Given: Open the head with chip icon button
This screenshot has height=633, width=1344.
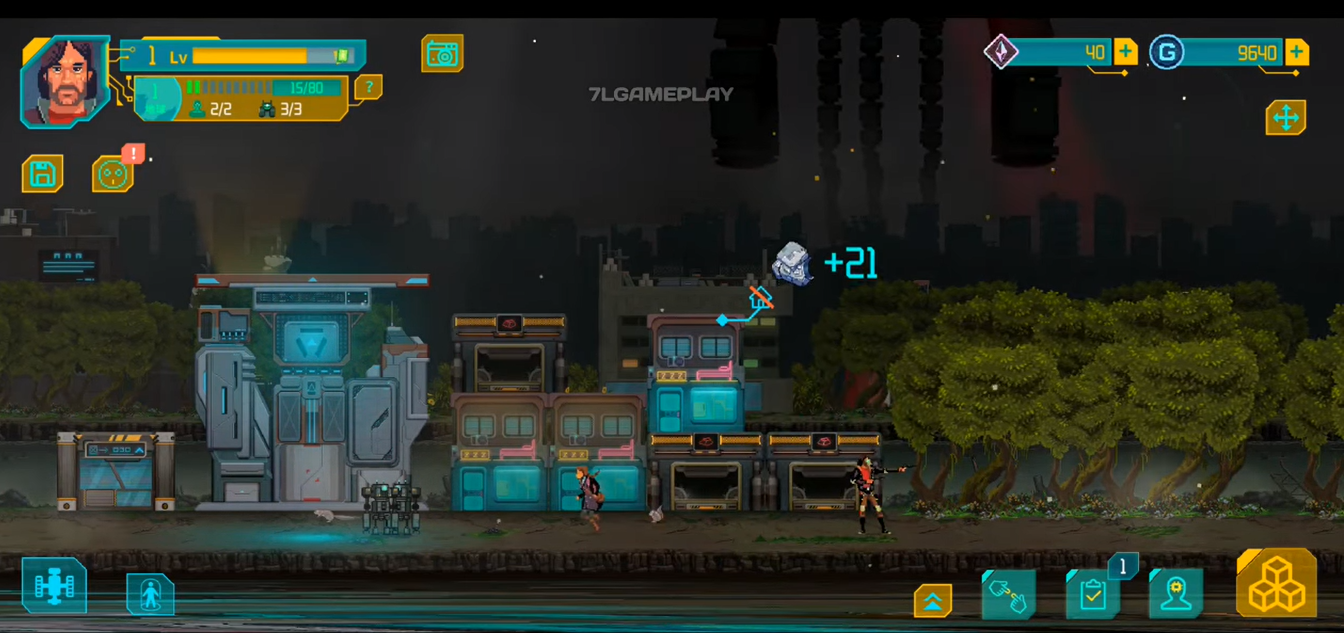Looking at the screenshot, I should click(x=1176, y=594).
